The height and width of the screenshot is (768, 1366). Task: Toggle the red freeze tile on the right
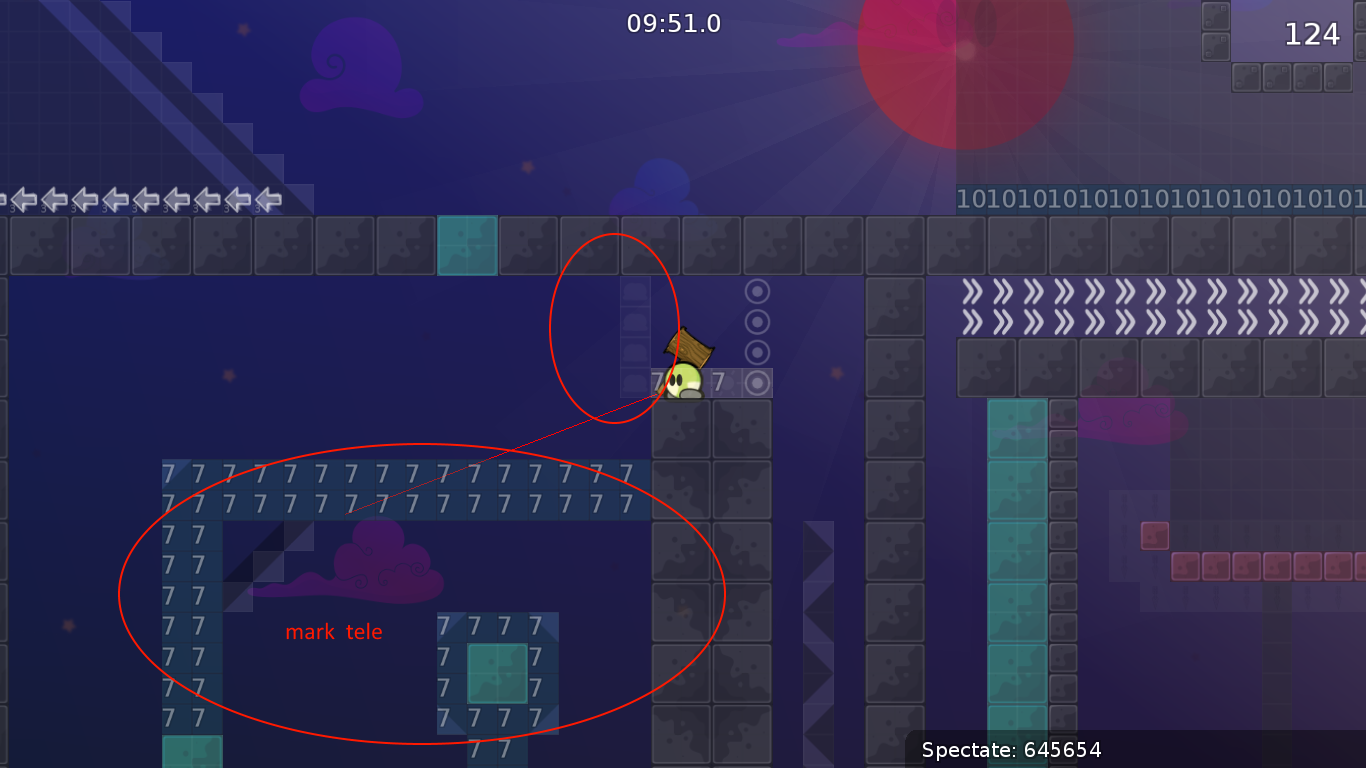click(x=1155, y=535)
